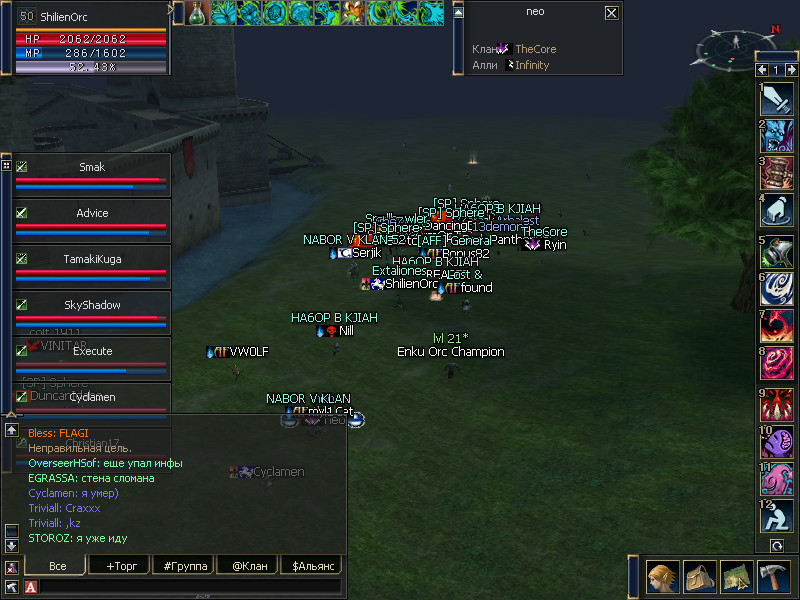Show the Все chat tab
The height and width of the screenshot is (600, 800).
(x=57, y=566)
